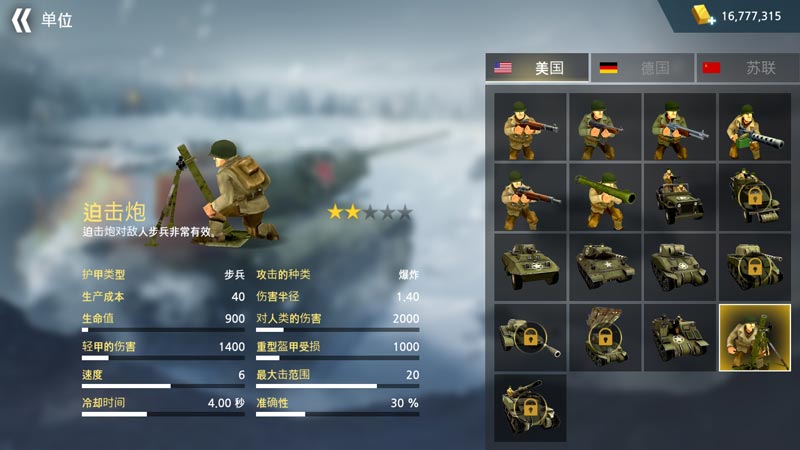800x450 pixels.
Task: Choose the locked rocket launcher tank
Action: (x=604, y=338)
